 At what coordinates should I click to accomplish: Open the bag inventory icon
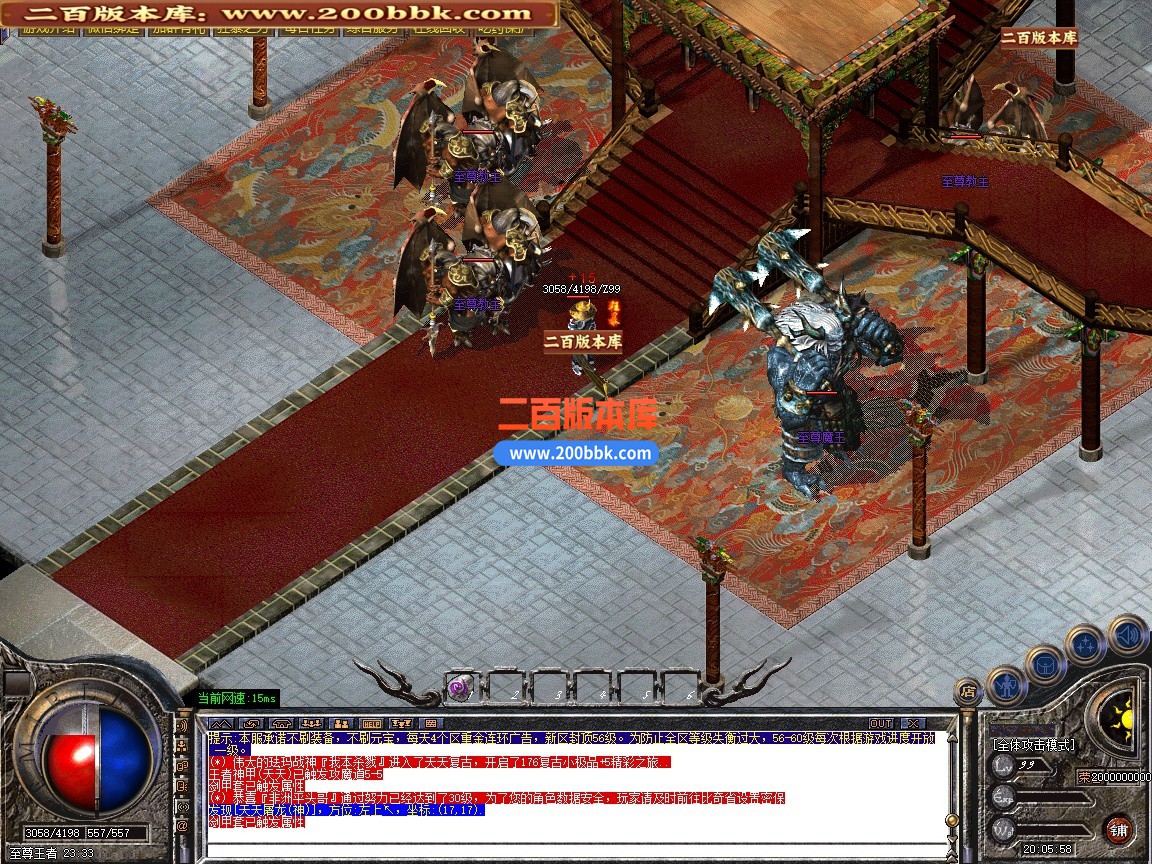click(1045, 664)
